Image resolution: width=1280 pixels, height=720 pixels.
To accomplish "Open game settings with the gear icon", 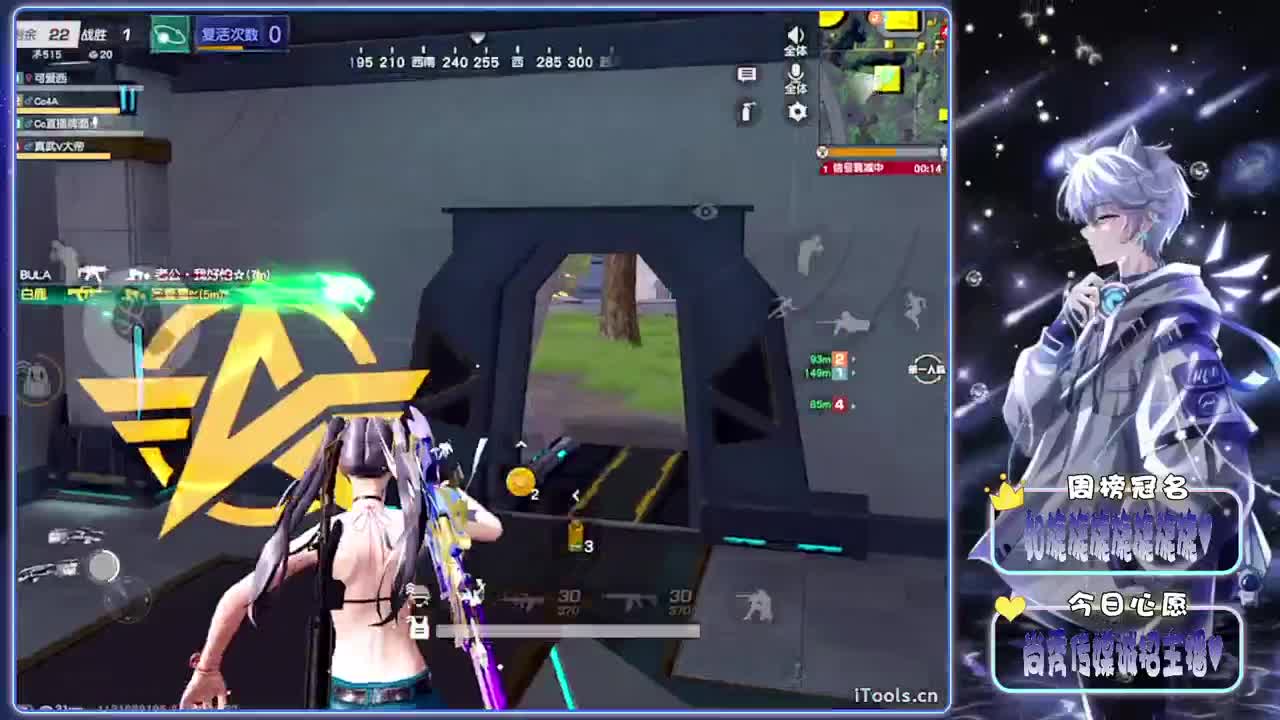I will click(x=796, y=112).
